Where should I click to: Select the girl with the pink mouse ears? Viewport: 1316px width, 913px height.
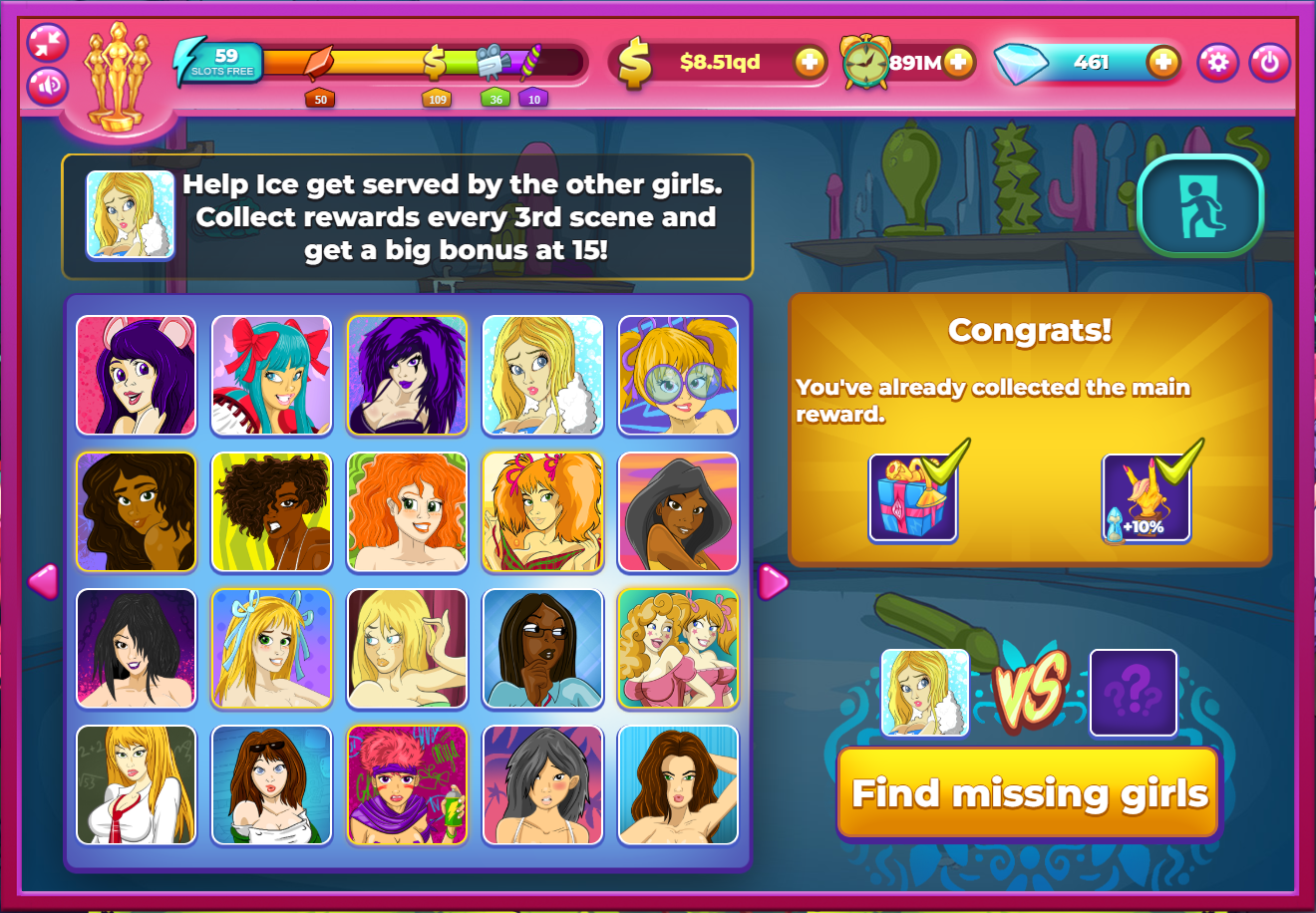point(137,376)
